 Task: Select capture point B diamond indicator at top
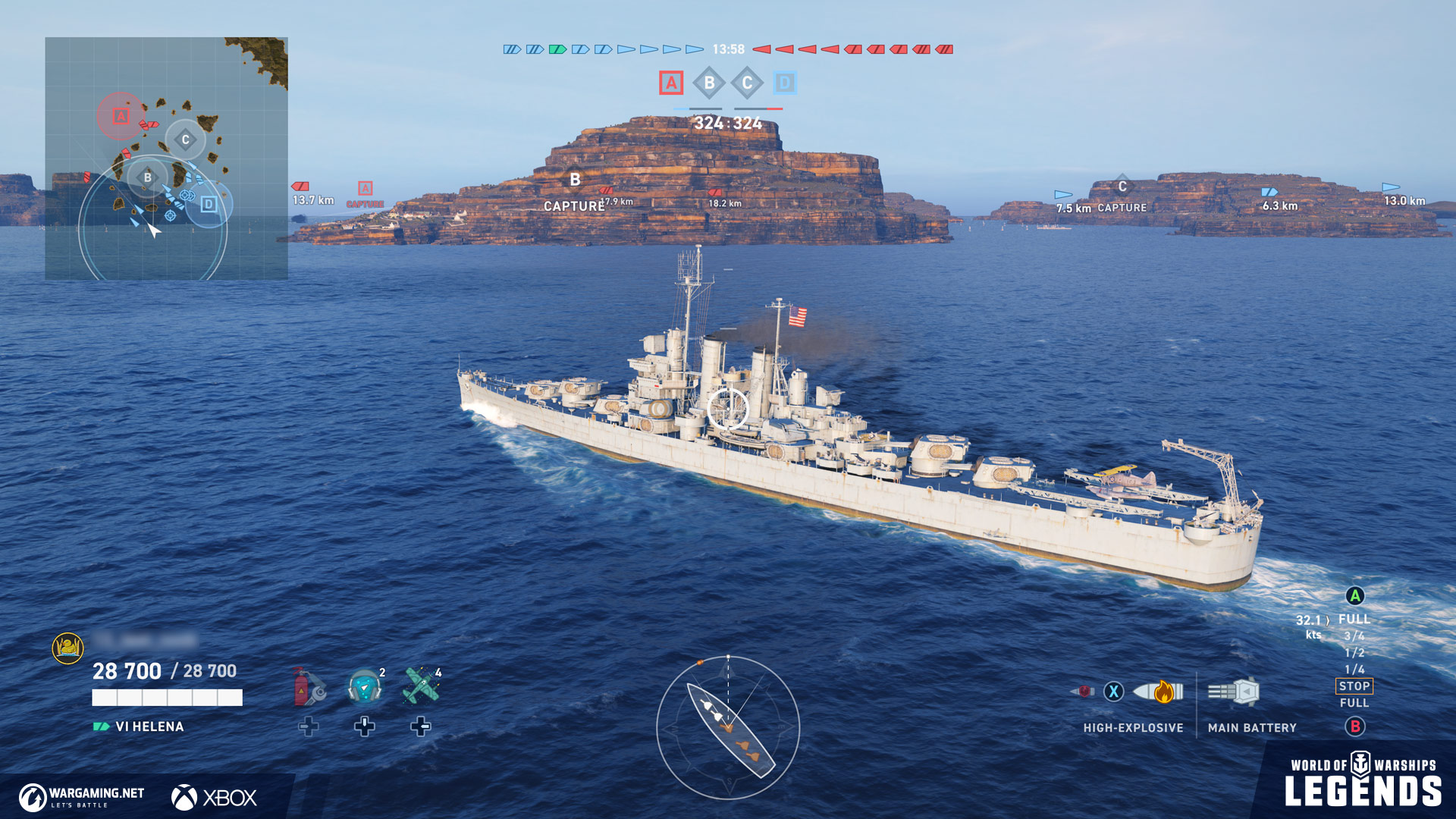coord(709,83)
